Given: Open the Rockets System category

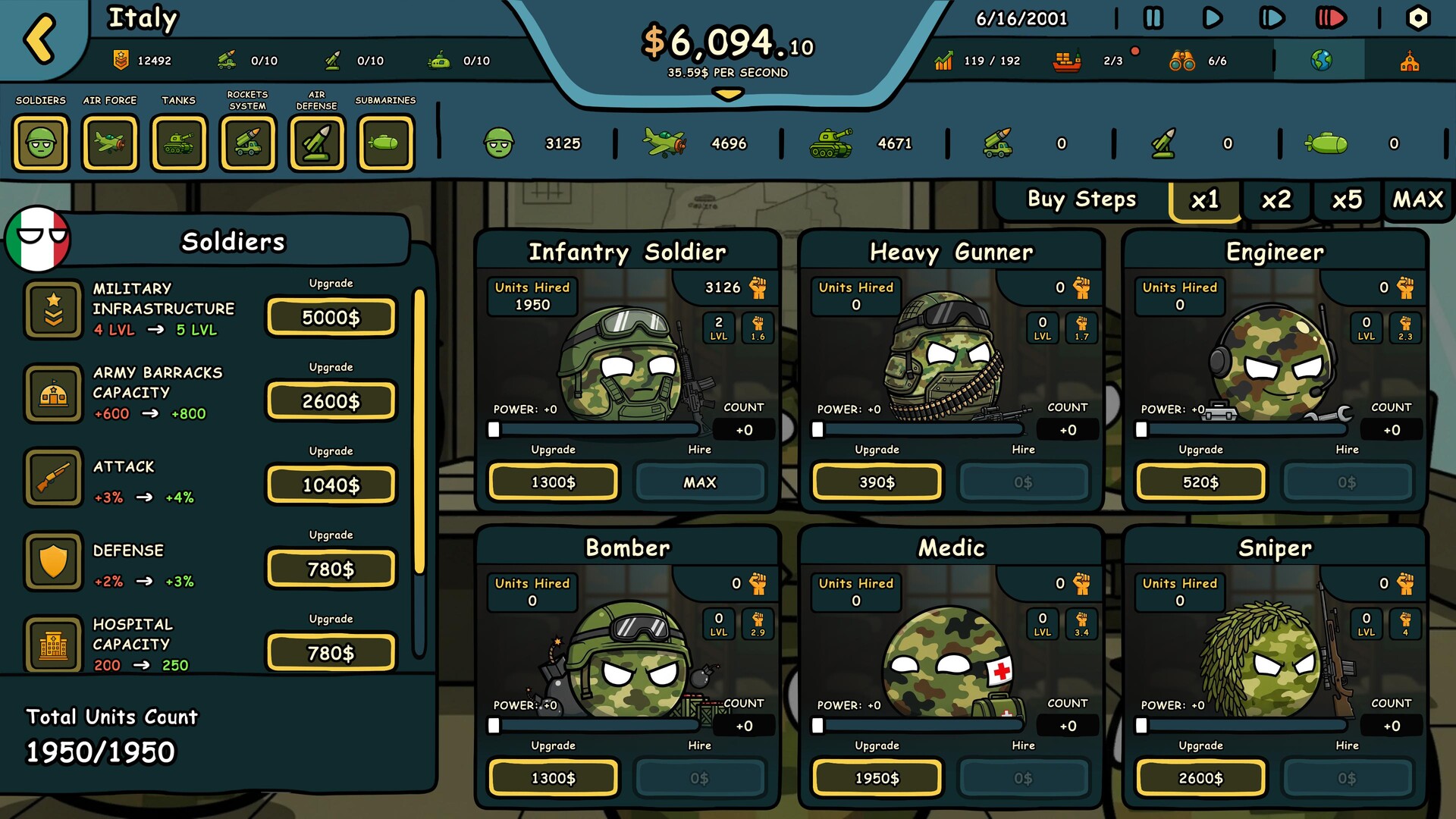Looking at the screenshot, I should coord(248,143).
